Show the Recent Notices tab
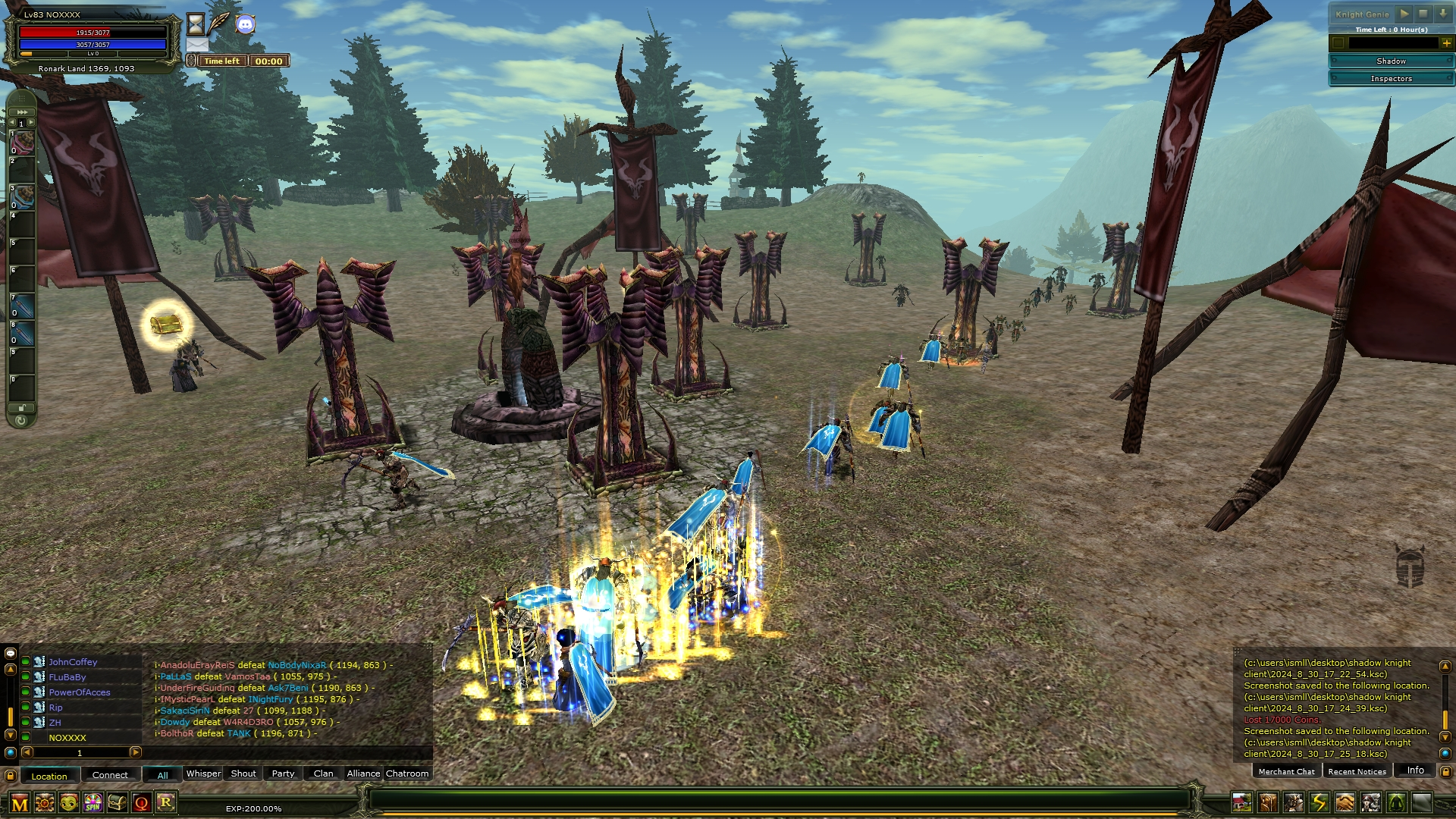Viewport: 1456px width, 819px height. coord(1357,771)
